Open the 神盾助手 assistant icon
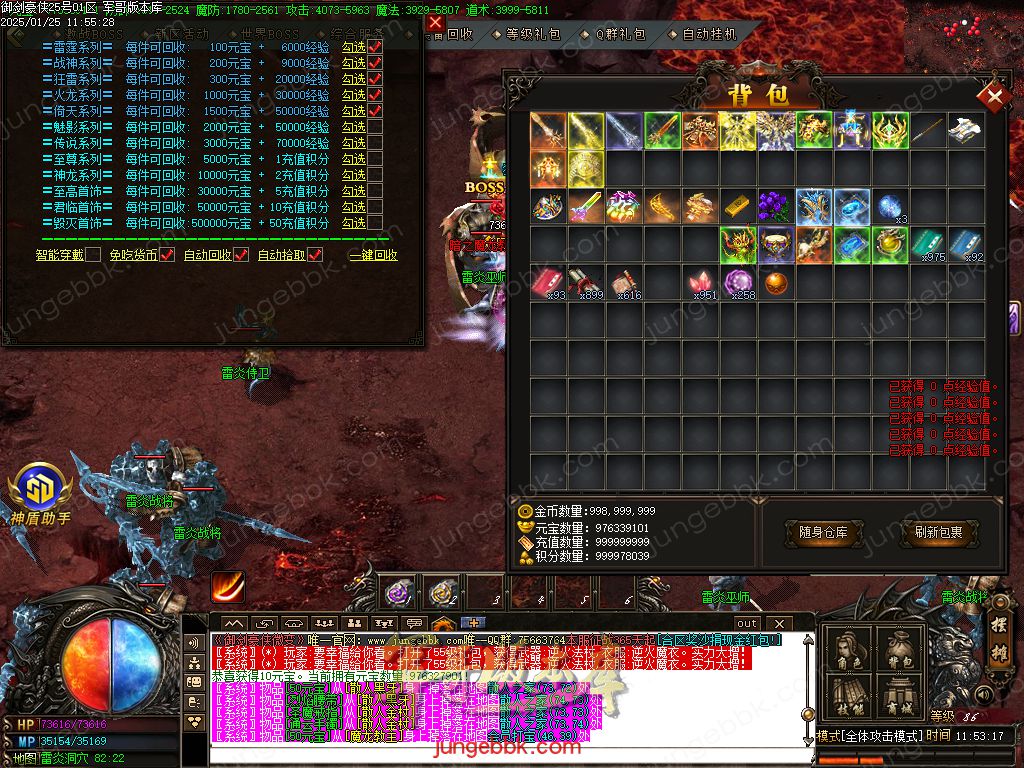The image size is (1024, 768). coord(40,492)
